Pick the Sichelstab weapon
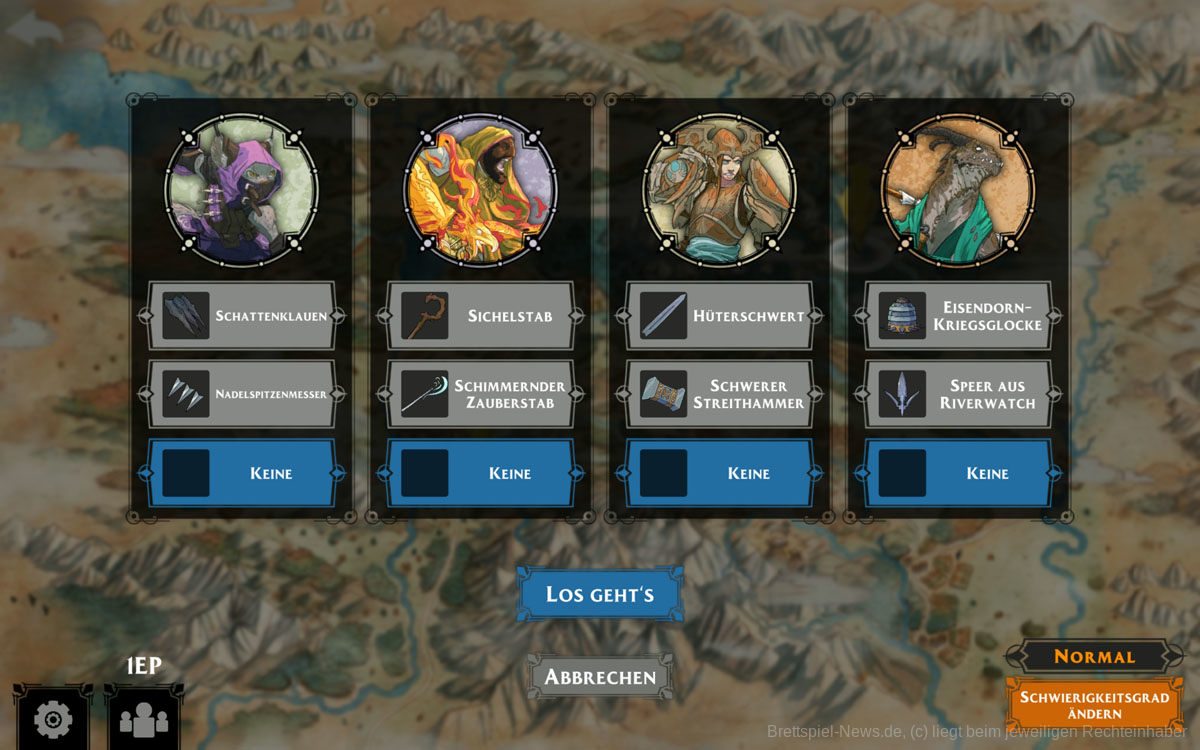Image resolution: width=1200 pixels, height=750 pixels. [x=481, y=316]
